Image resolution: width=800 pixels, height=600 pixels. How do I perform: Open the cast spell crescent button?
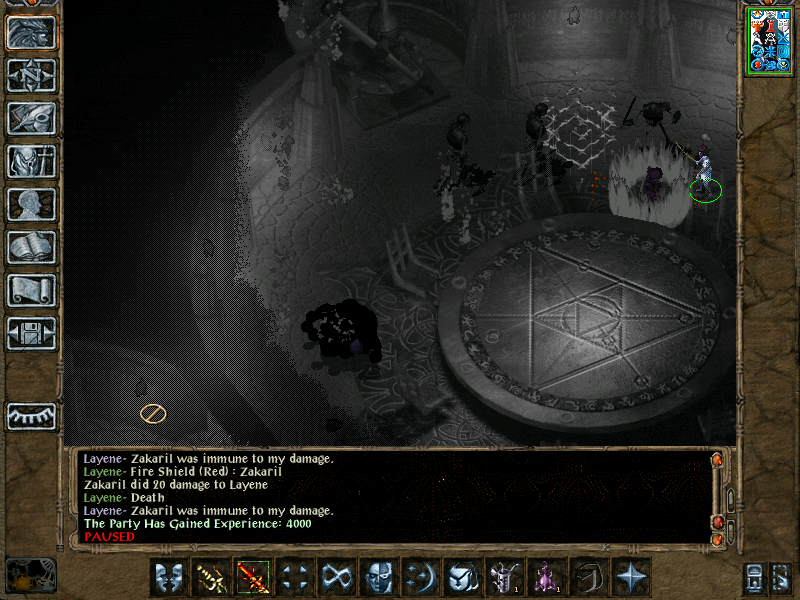[x=421, y=577]
